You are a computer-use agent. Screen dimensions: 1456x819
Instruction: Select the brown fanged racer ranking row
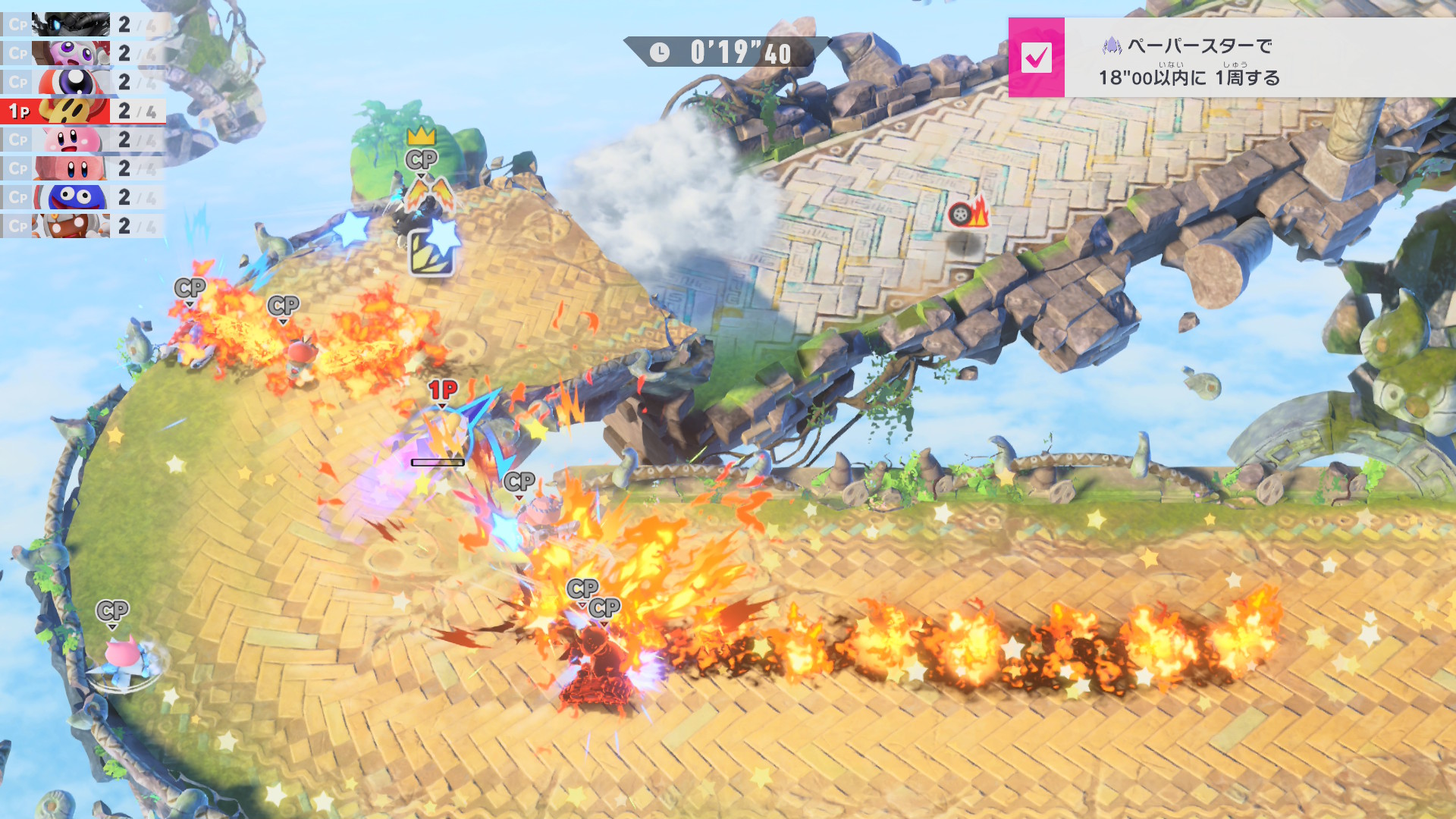click(x=82, y=226)
